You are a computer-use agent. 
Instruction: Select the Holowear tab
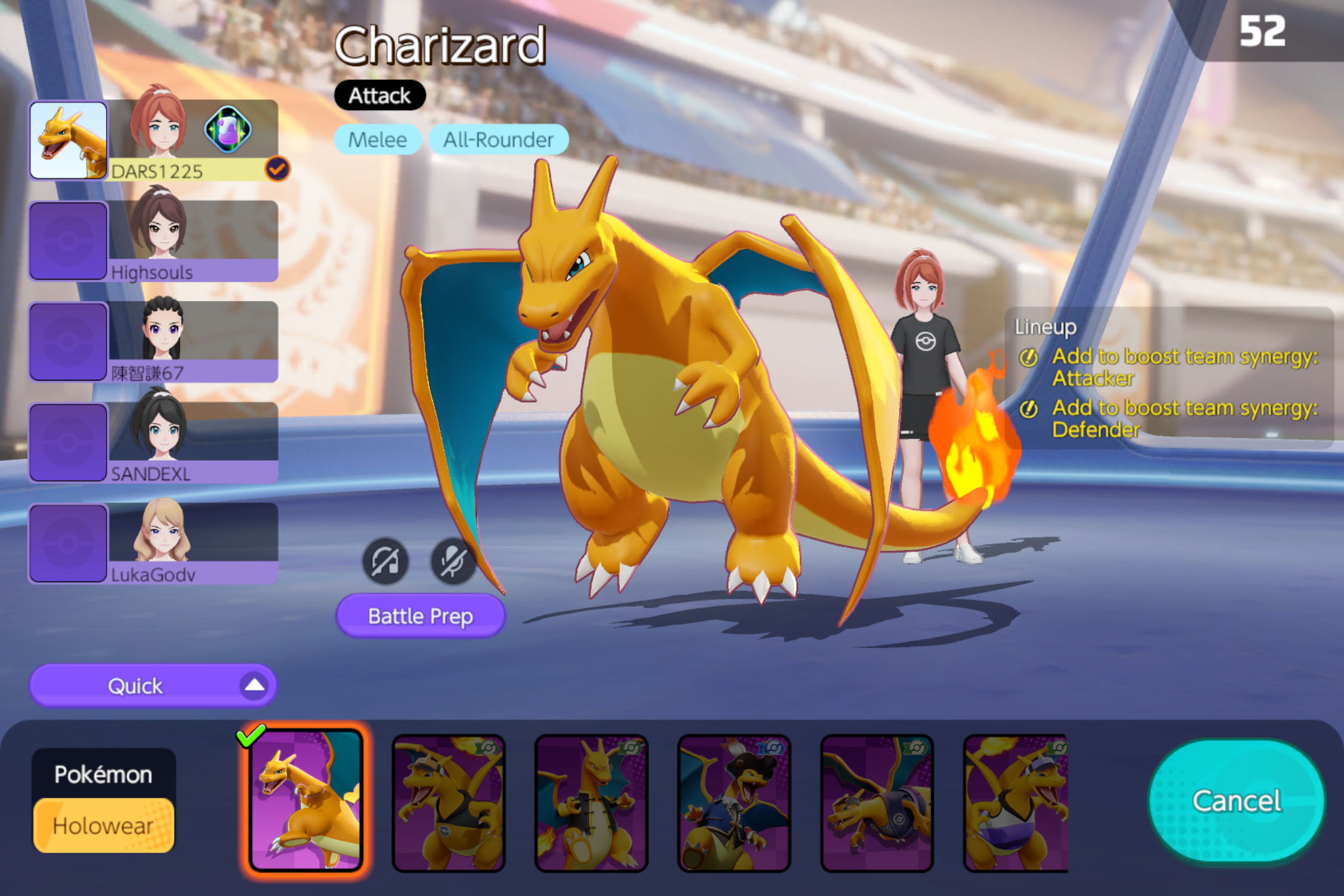tap(103, 826)
